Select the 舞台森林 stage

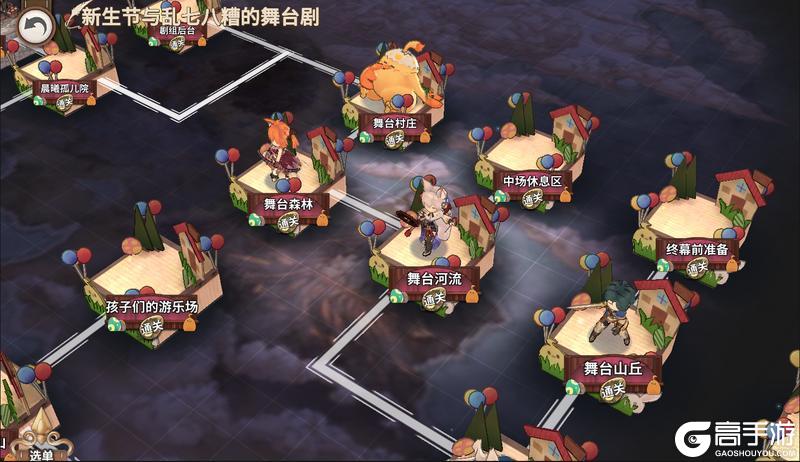(288, 203)
